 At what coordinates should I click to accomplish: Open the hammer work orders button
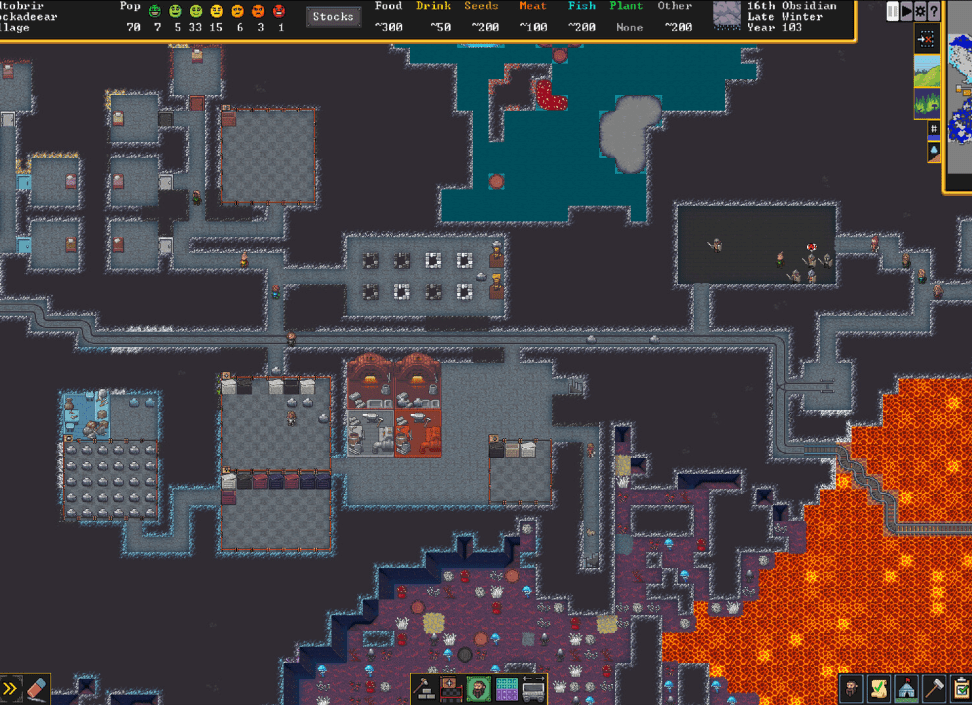pos(934,688)
